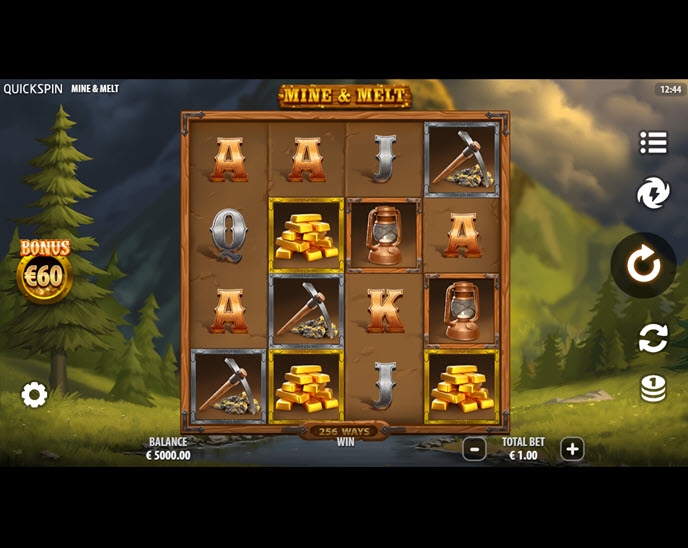Image resolution: width=688 pixels, height=548 pixels.
Task: Open the coin stack bet settings
Action: click(x=653, y=388)
